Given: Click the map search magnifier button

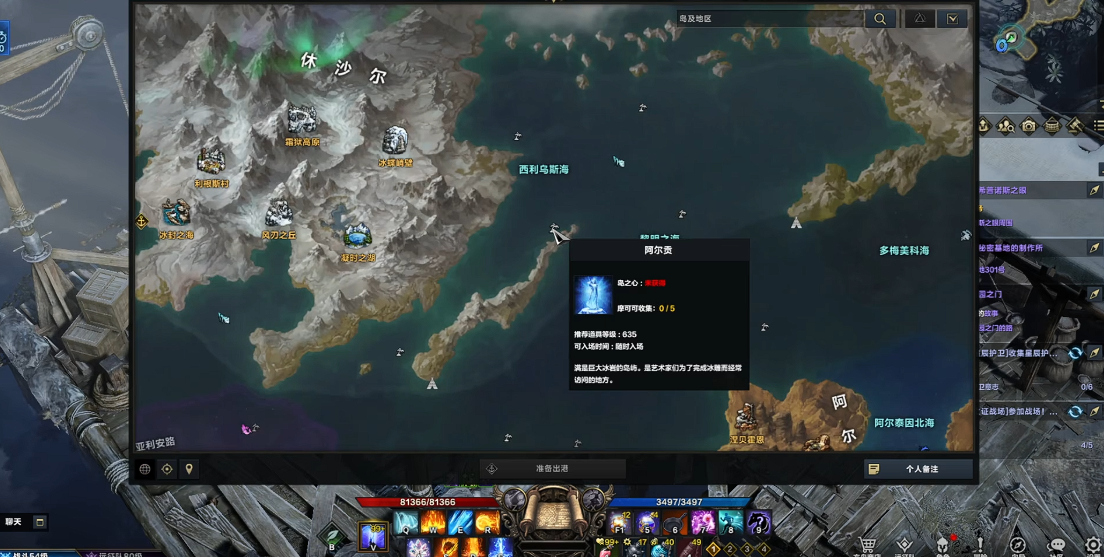Looking at the screenshot, I should pyautogui.click(x=880, y=19).
